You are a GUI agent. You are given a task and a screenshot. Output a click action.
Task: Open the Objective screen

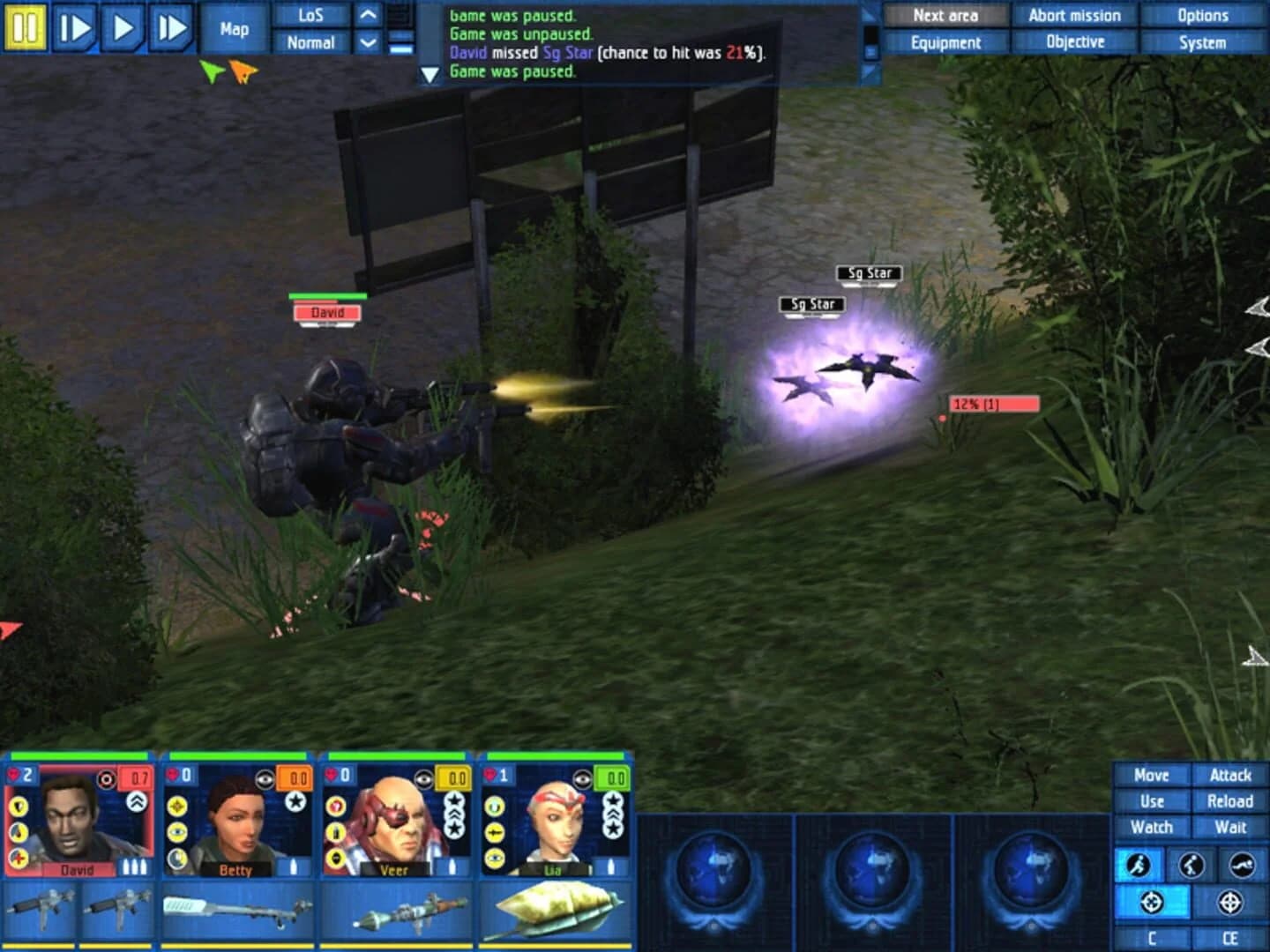tap(1074, 41)
